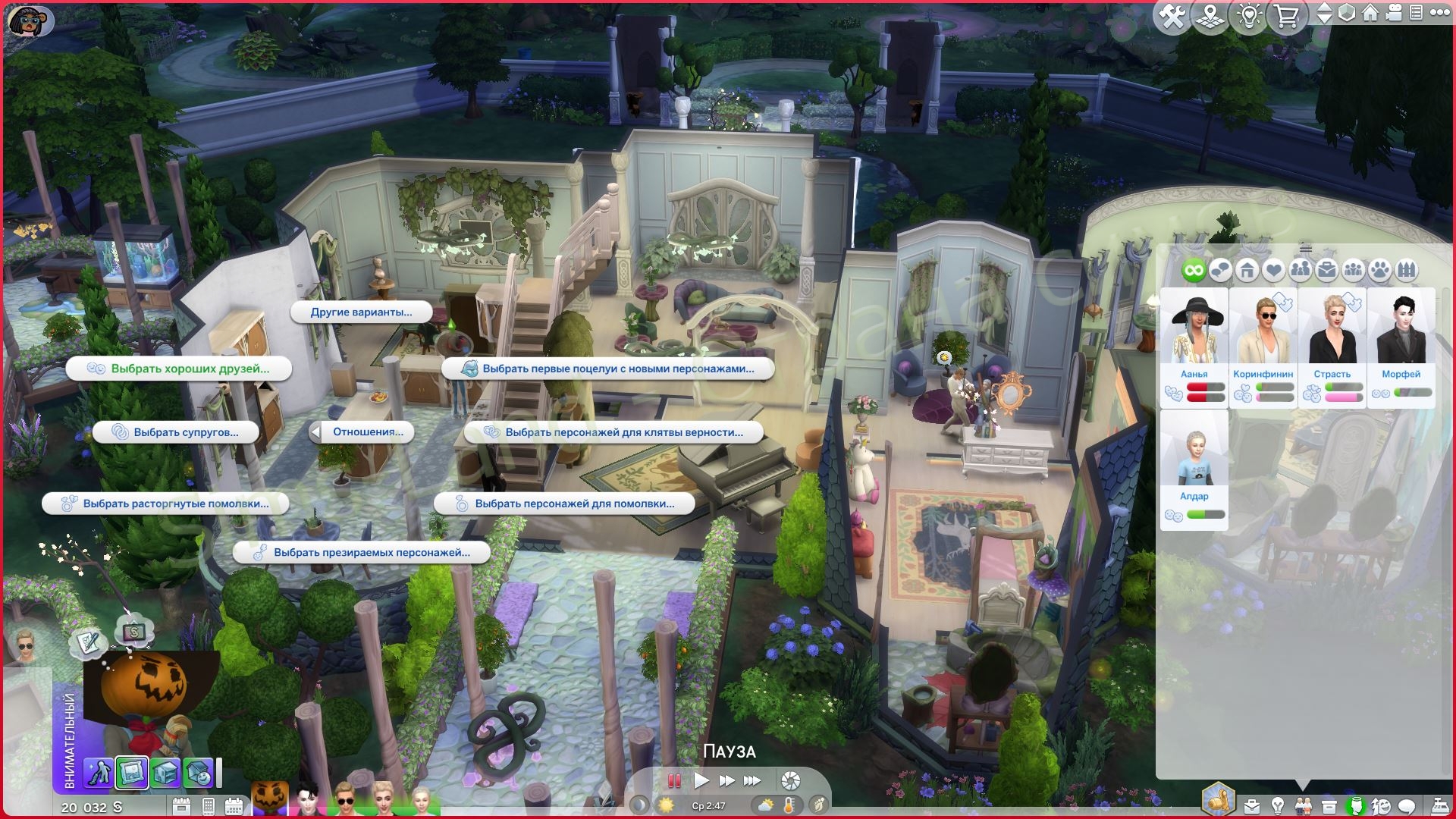
Task: Choose 'Выбрать хороших друзей...' option
Action: pos(180,369)
